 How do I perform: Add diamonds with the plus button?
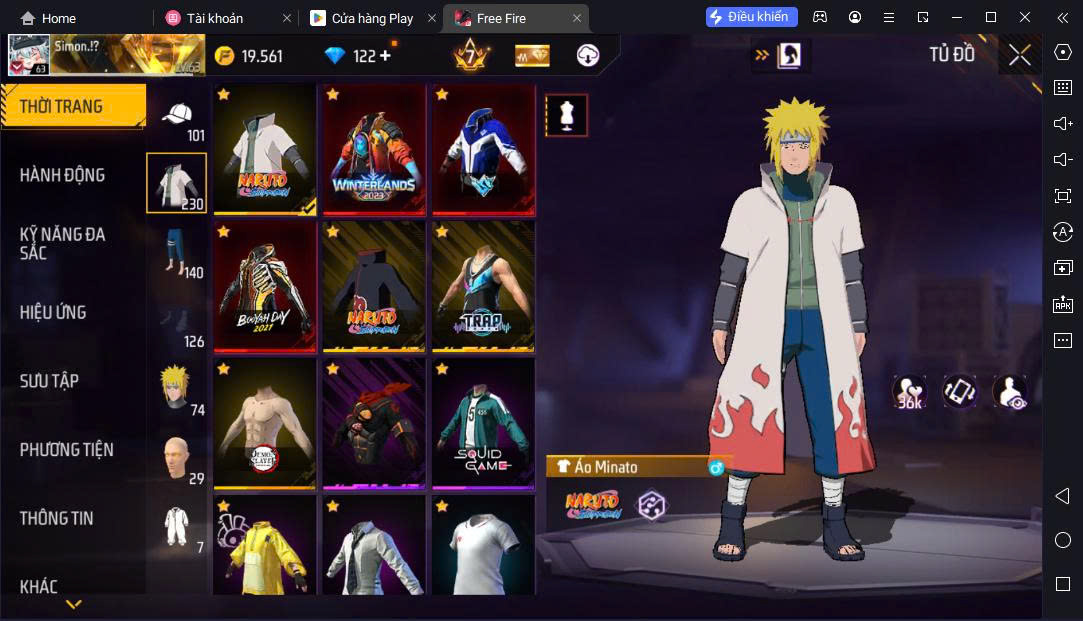coord(385,56)
